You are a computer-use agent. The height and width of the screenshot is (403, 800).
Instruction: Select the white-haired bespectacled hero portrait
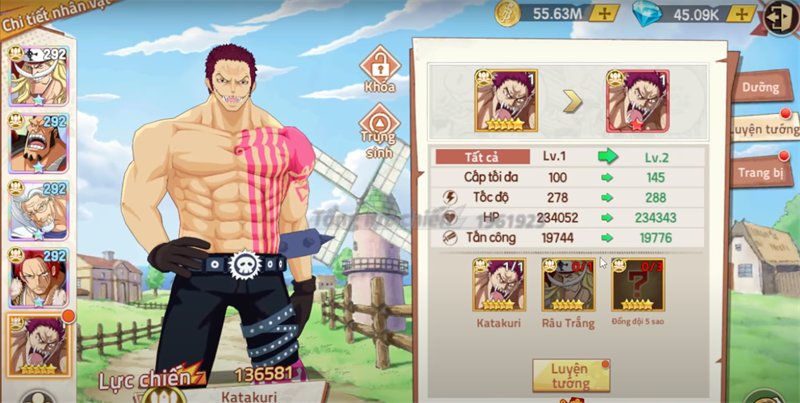click(x=38, y=210)
